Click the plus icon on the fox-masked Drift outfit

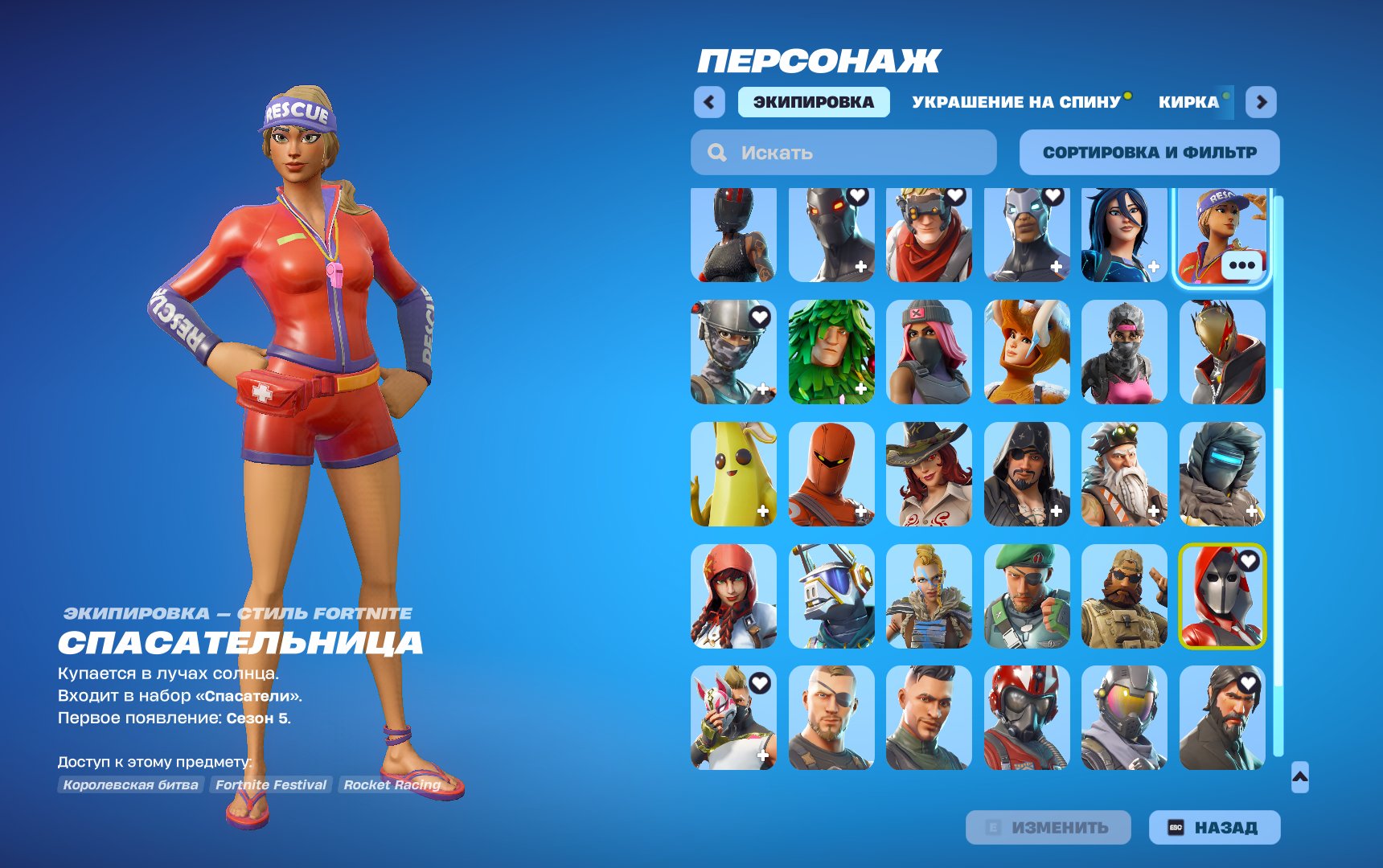pos(761,755)
